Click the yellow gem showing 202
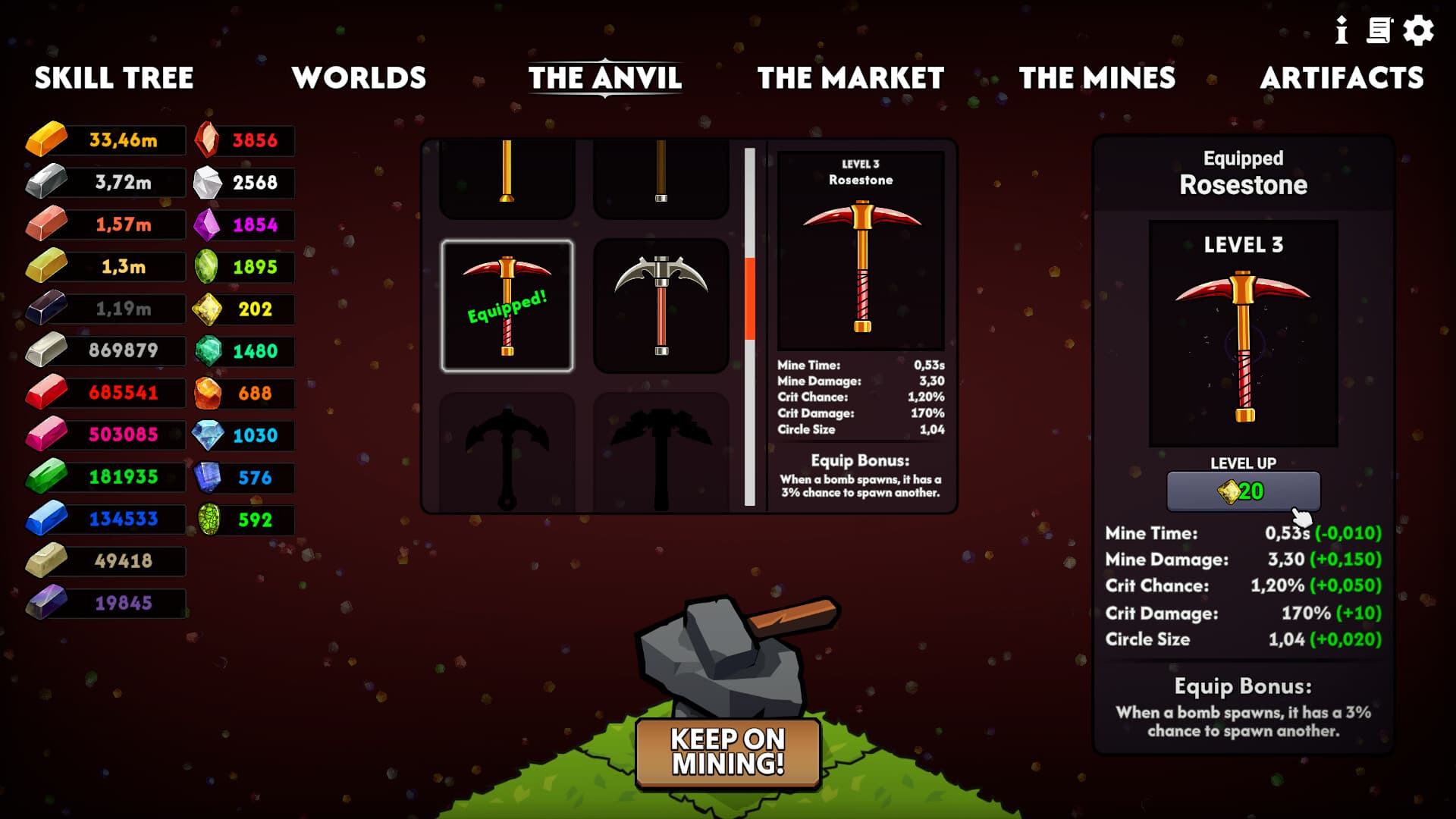This screenshot has height=819, width=1456. [x=243, y=309]
